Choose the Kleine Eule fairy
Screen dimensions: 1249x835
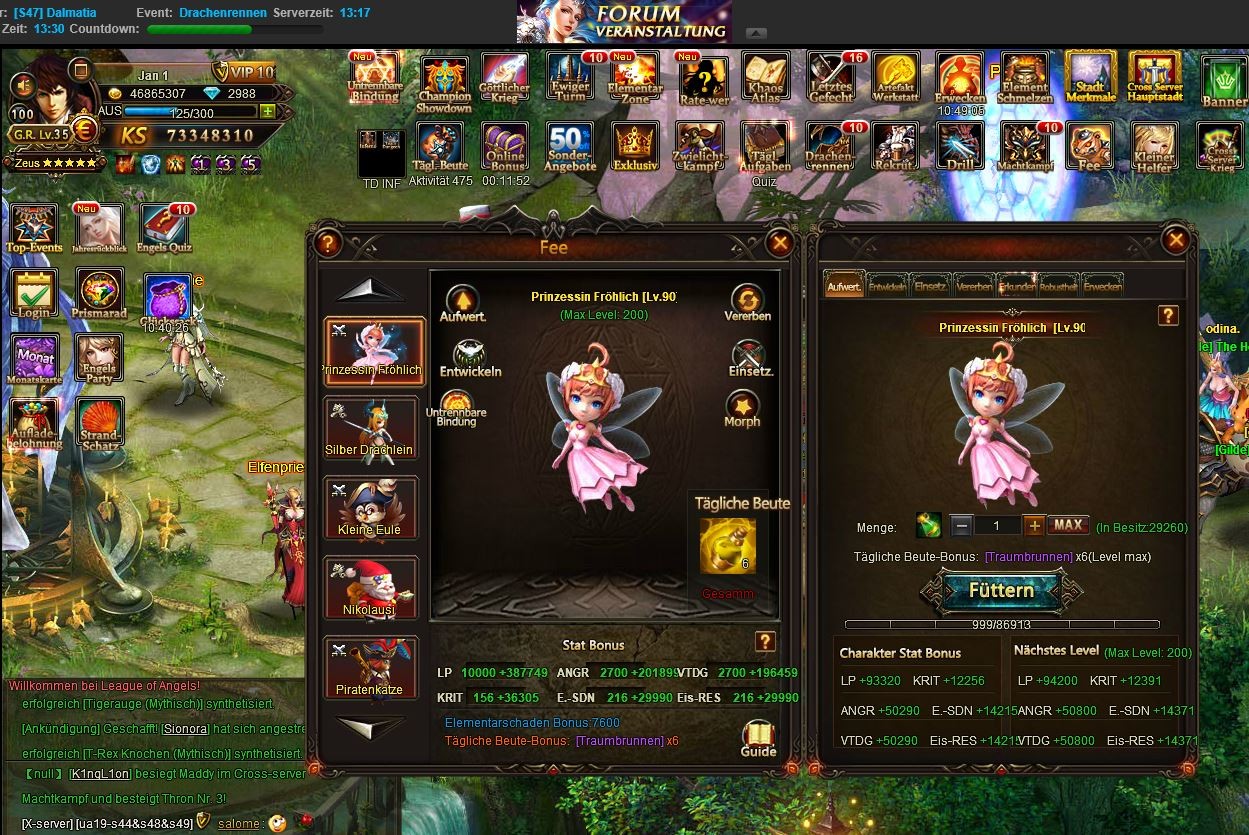371,507
